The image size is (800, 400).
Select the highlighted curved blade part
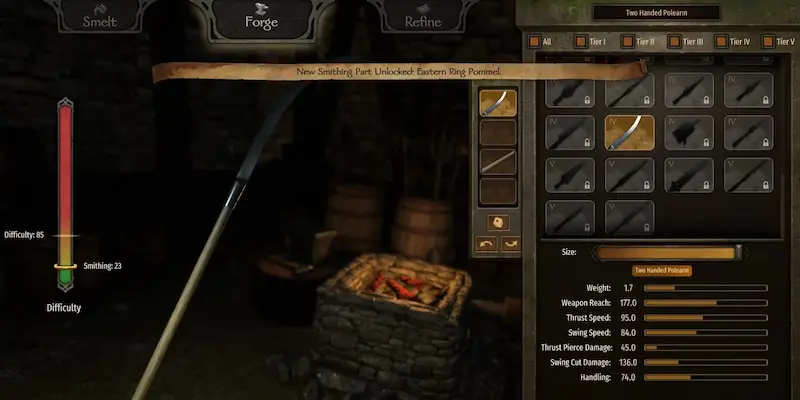[x=630, y=132]
